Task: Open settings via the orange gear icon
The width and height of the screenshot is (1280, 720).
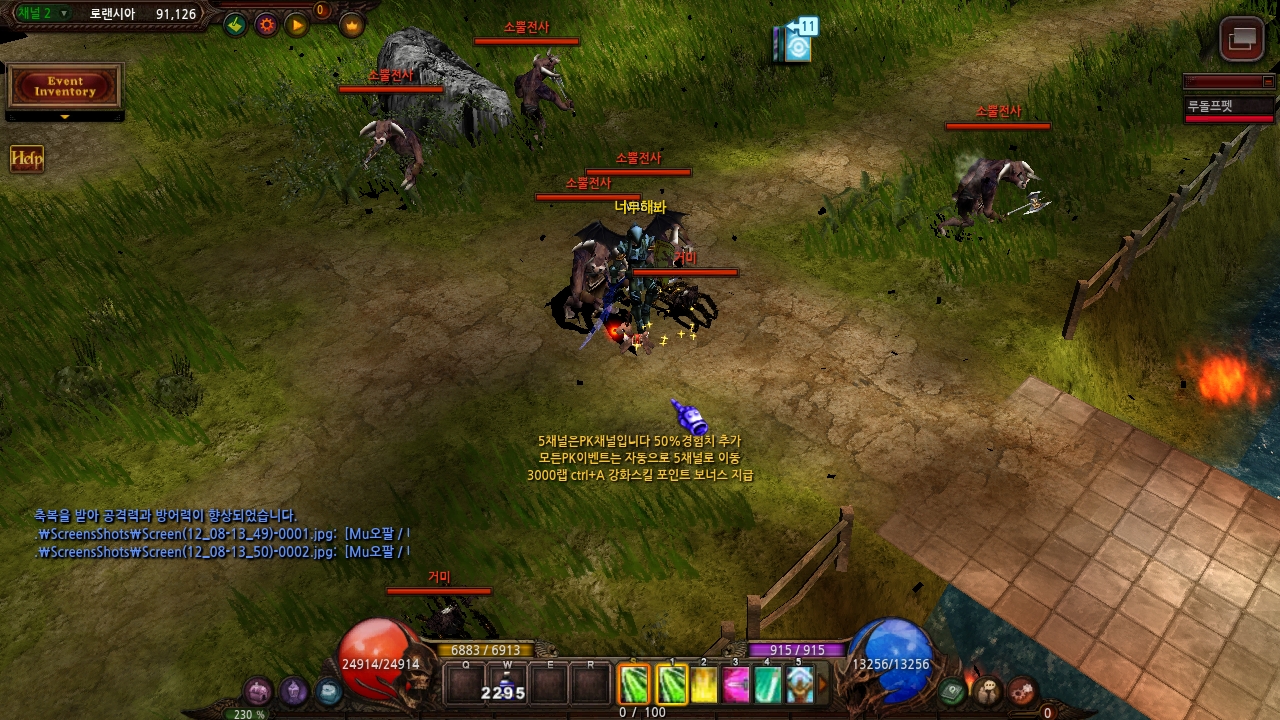Action: point(266,25)
